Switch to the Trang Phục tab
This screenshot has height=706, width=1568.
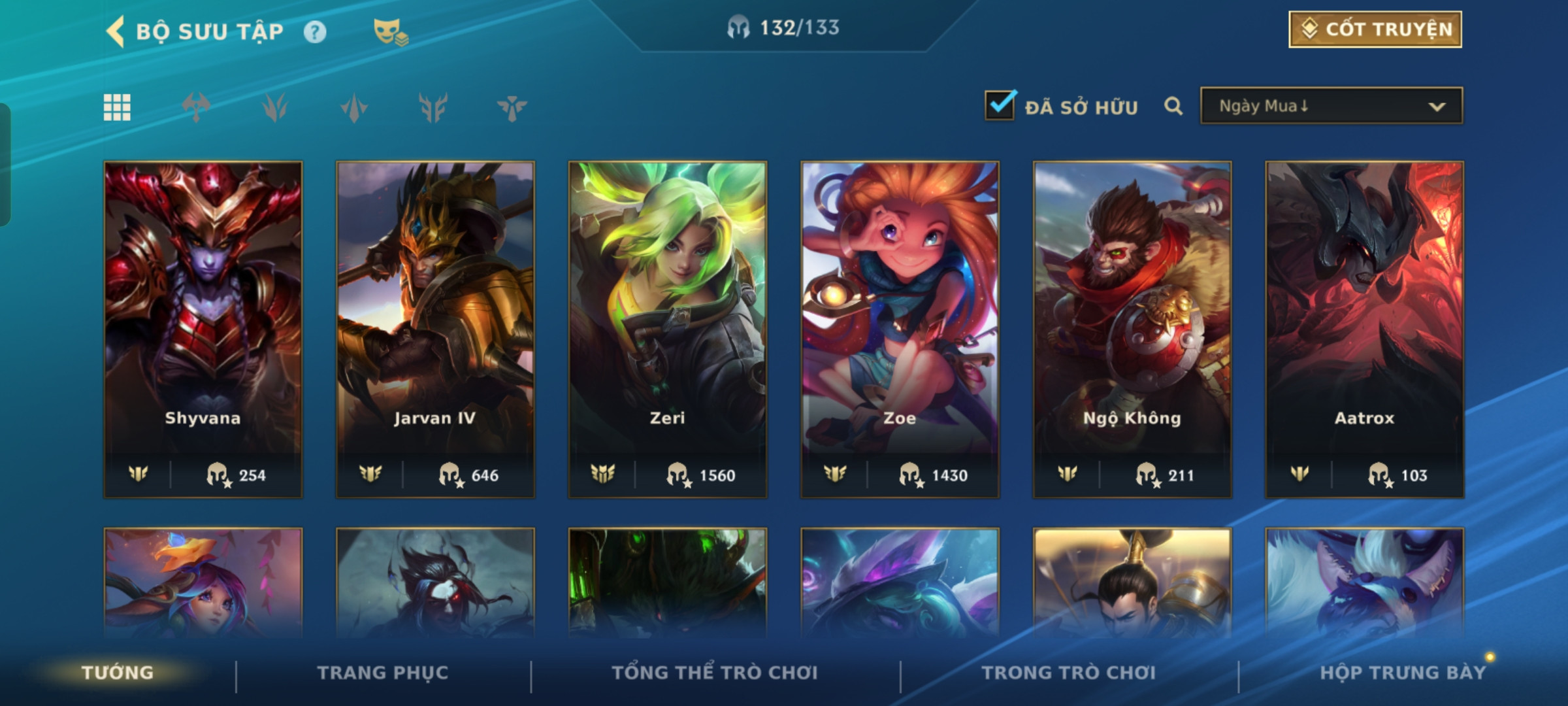click(383, 672)
